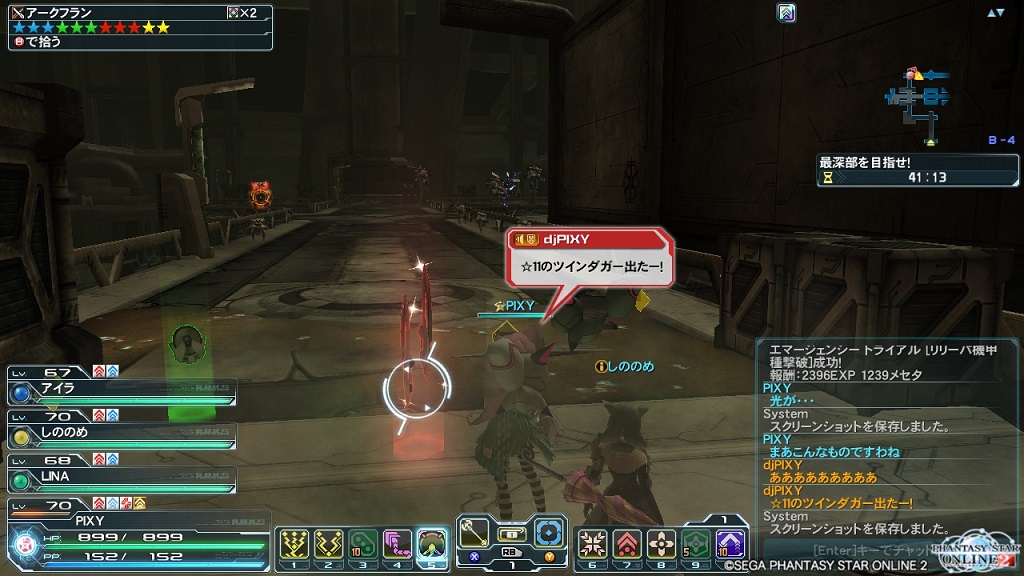1024x576 pixels.
Task: Click the アークフラン item pickup notification
Action: point(138,26)
